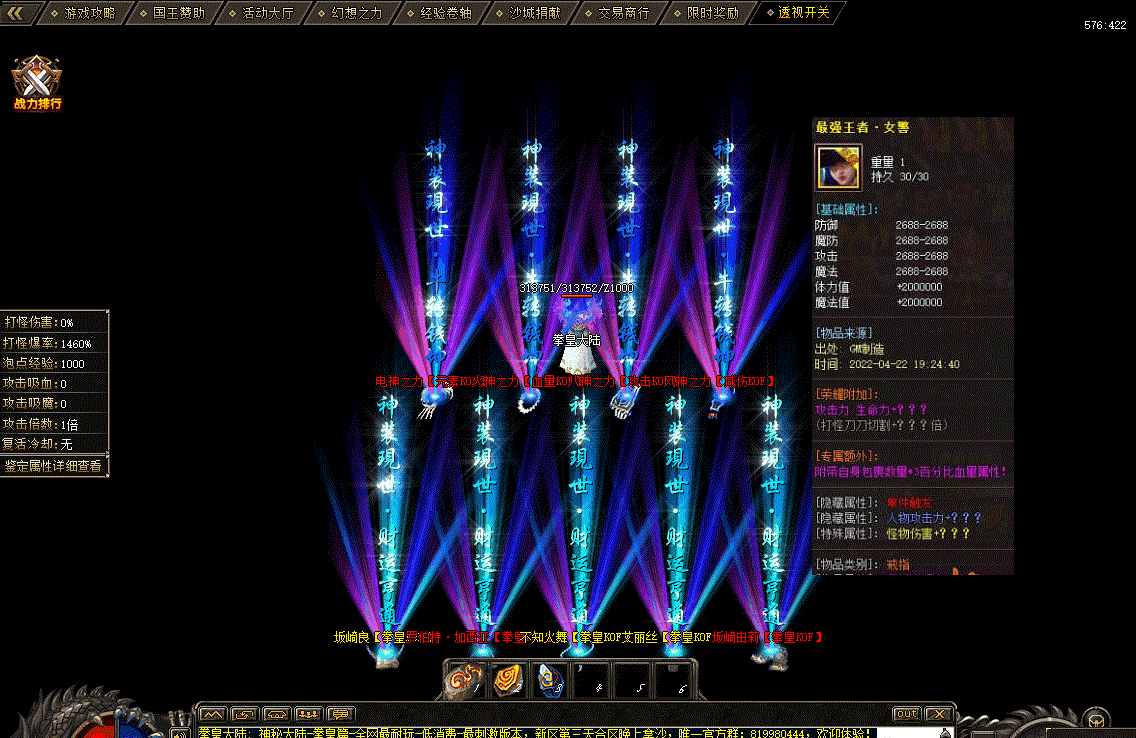Close the chat bar with the X button
The height and width of the screenshot is (738, 1136).
point(938,714)
